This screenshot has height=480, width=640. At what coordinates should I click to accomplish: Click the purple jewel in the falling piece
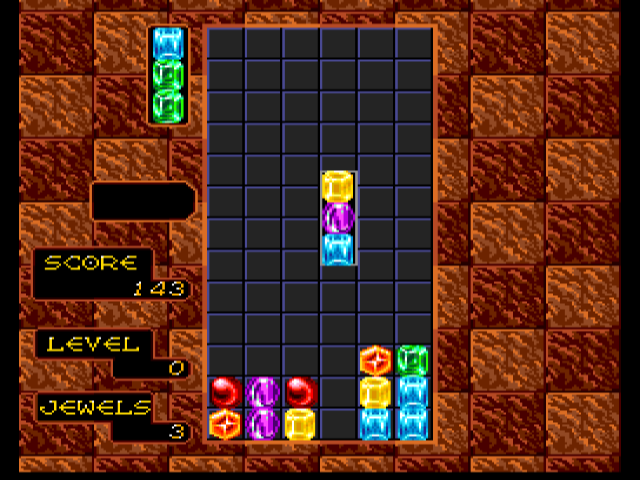click(338, 217)
